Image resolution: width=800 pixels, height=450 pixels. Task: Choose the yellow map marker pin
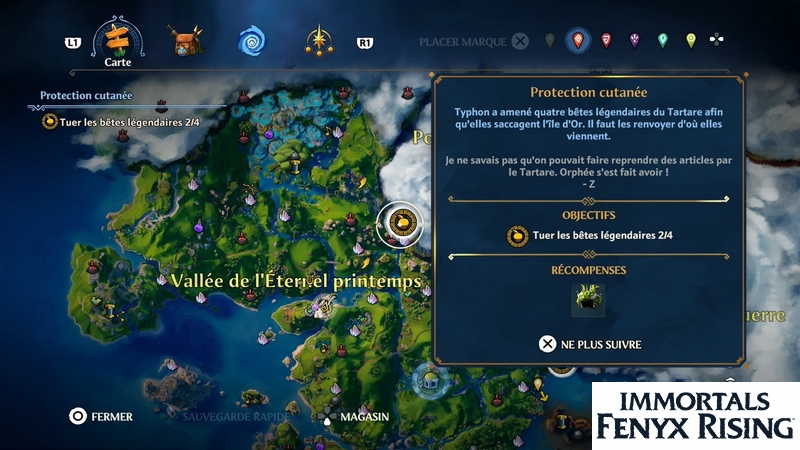[x=691, y=41]
